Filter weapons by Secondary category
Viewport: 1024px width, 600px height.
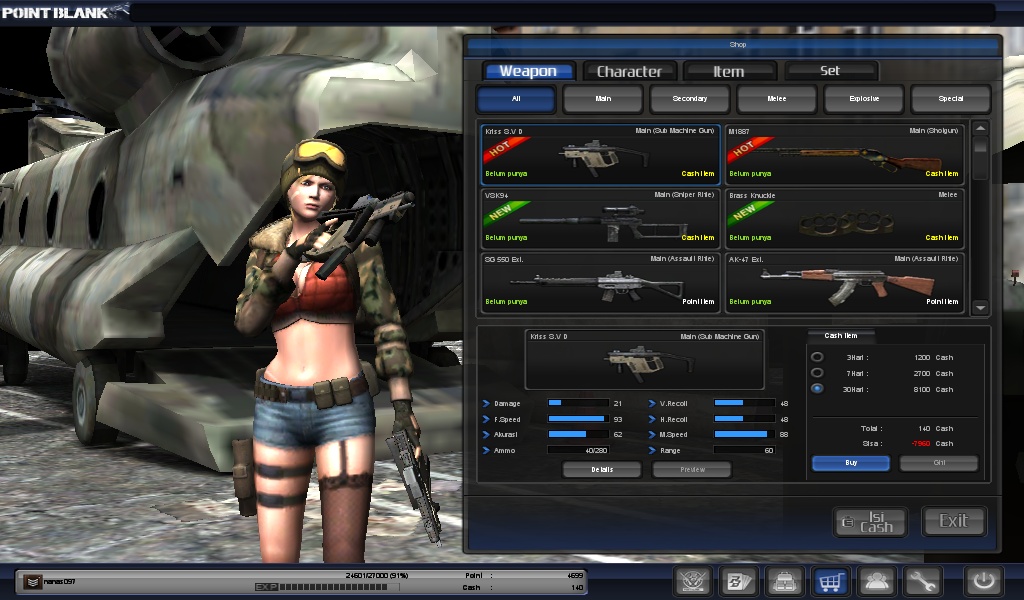click(690, 99)
